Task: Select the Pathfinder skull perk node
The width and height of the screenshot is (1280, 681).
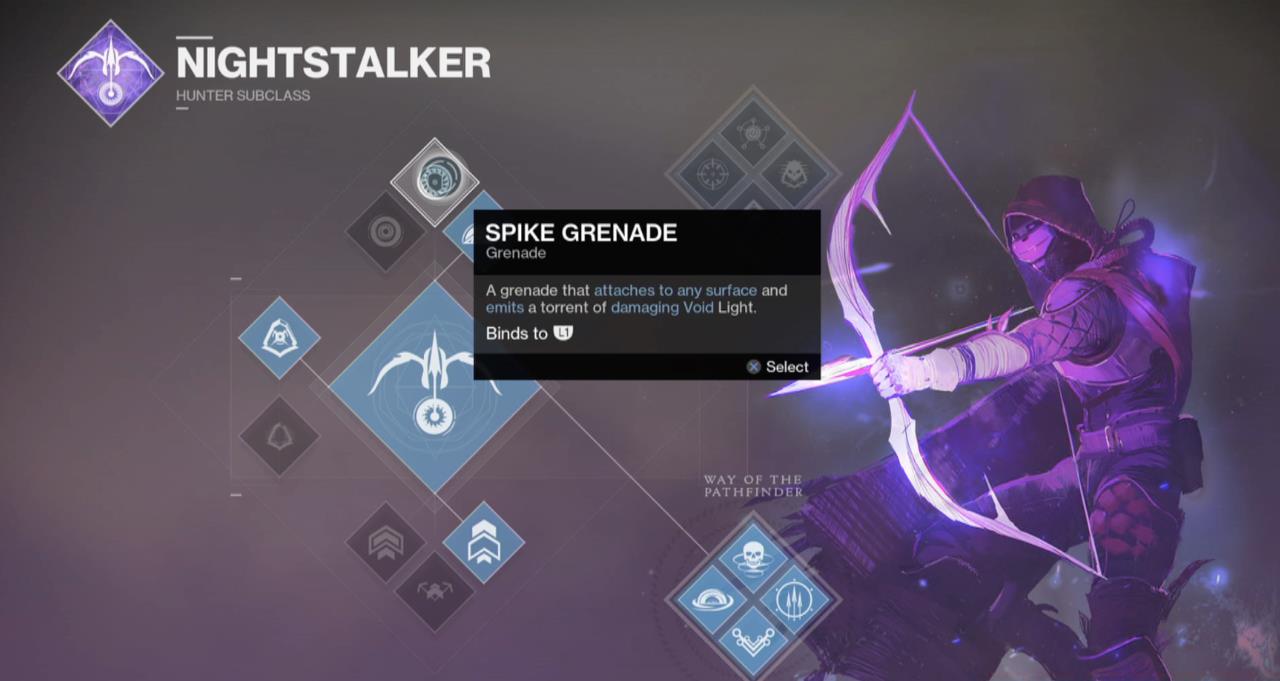Action: (753, 556)
